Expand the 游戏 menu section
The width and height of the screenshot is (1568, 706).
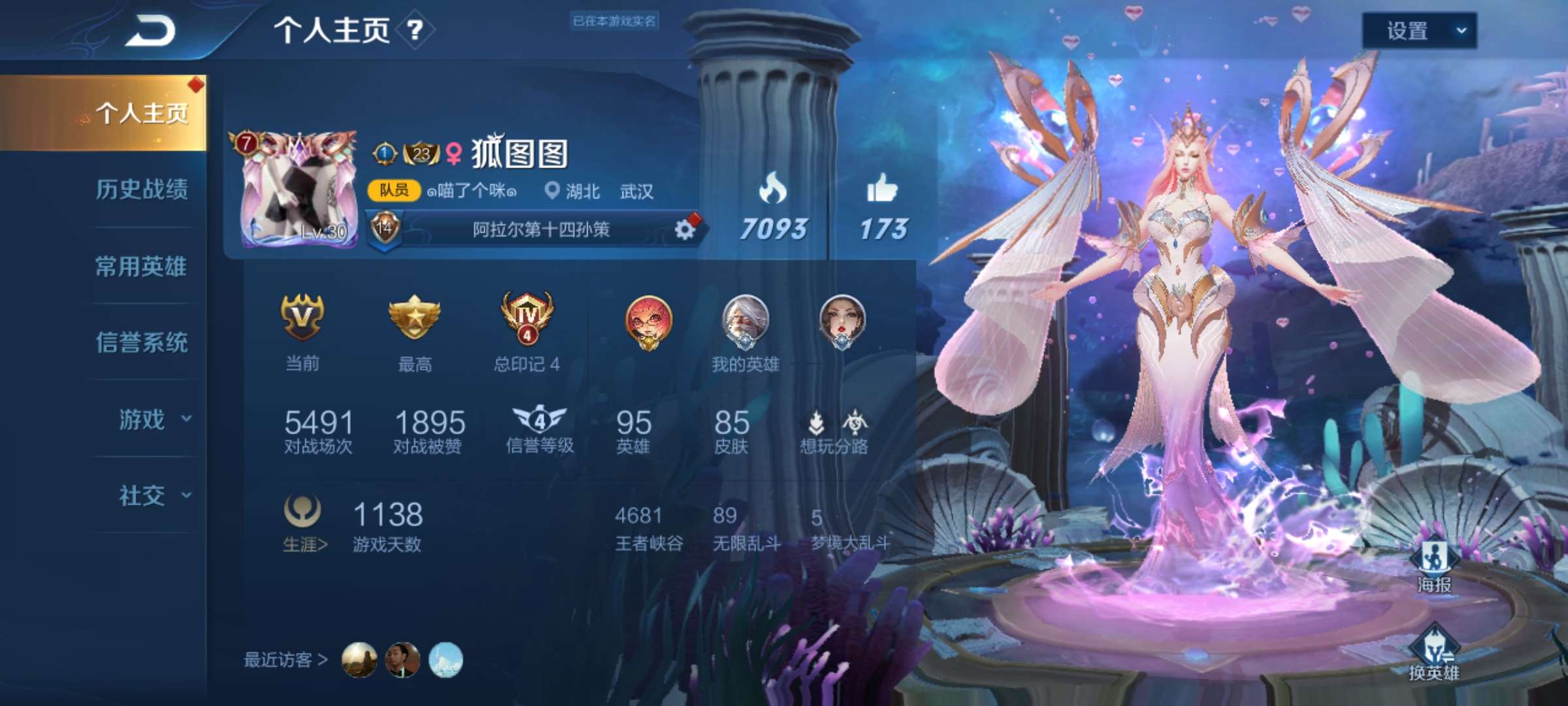[154, 419]
